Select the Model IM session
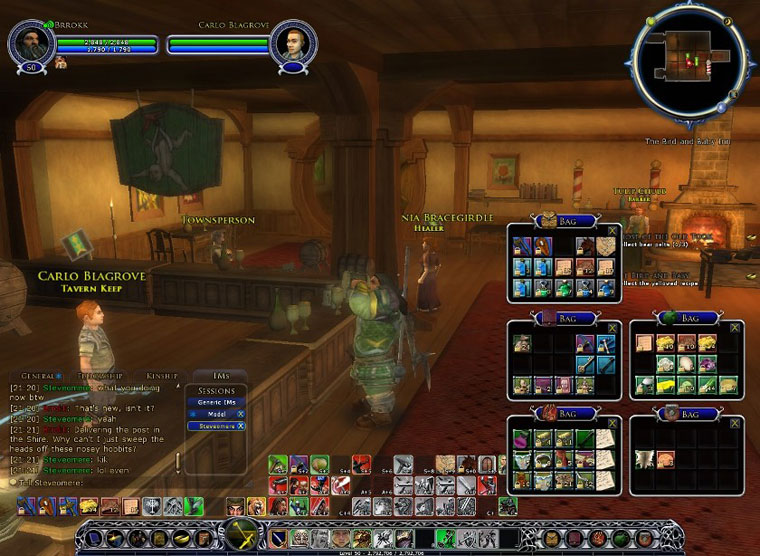760x556 pixels. (212, 413)
